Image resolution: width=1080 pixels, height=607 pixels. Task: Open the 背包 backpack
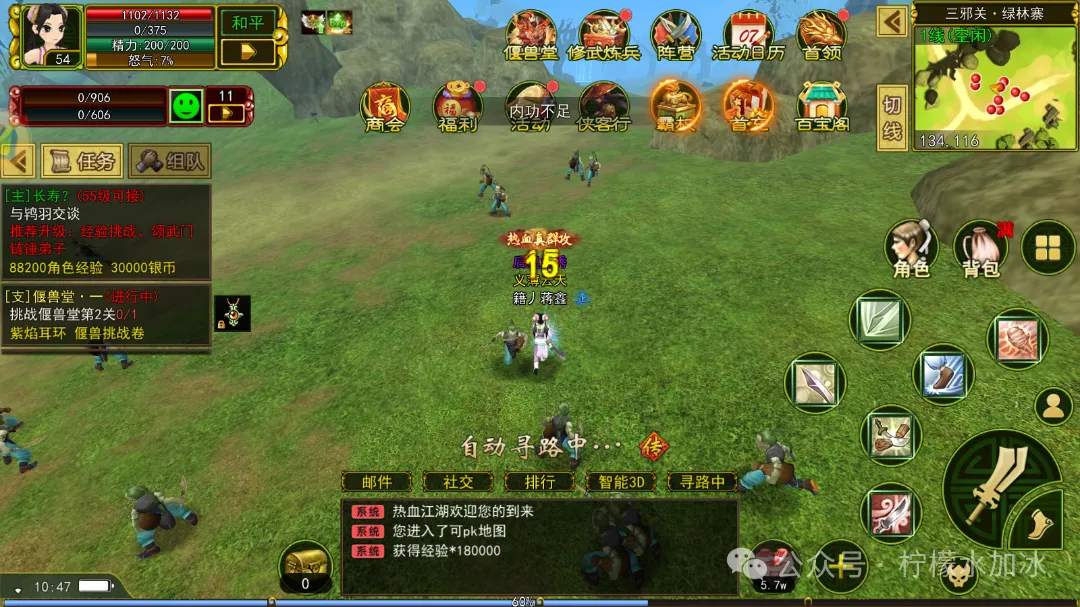click(981, 248)
